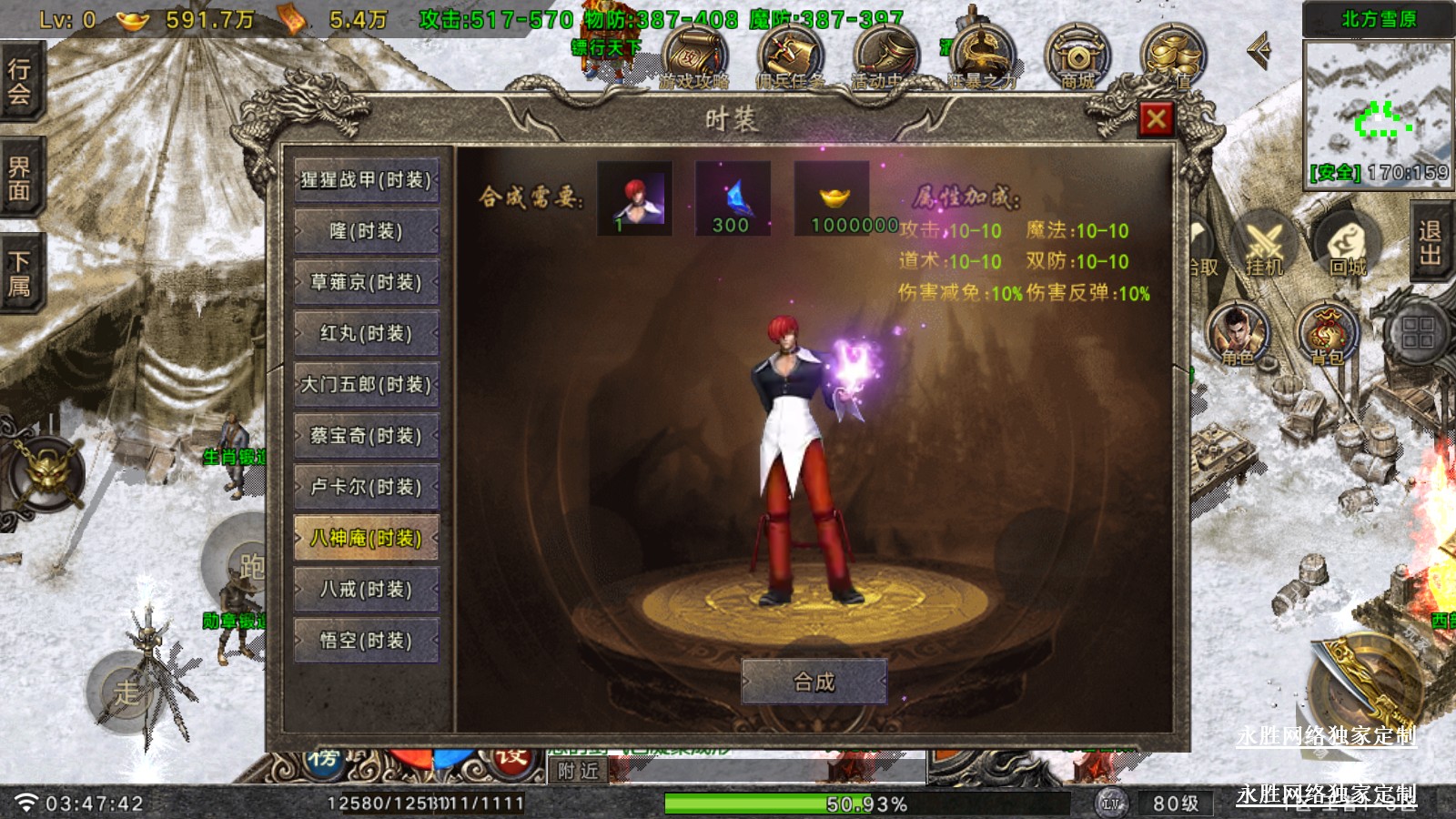Image resolution: width=1456 pixels, height=819 pixels.
Task: Open the 背包 bag icon
Action: tap(1328, 334)
